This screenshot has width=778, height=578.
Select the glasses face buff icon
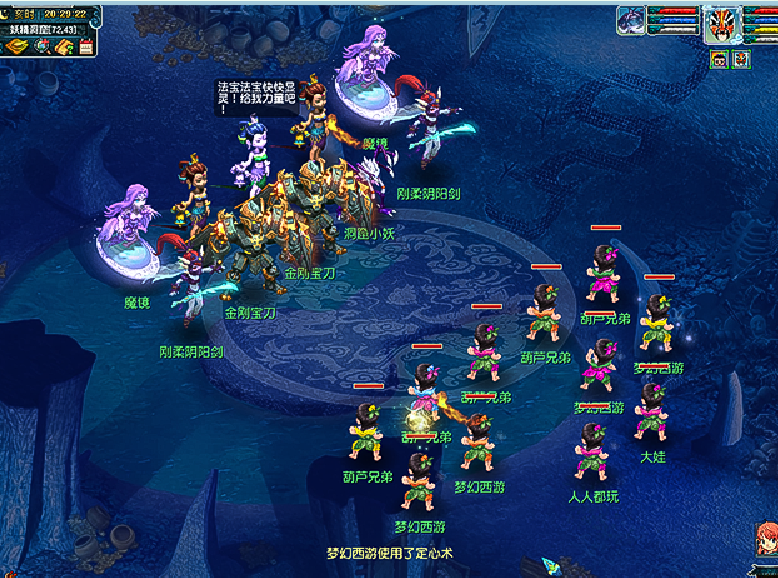pyautogui.click(x=719, y=60)
